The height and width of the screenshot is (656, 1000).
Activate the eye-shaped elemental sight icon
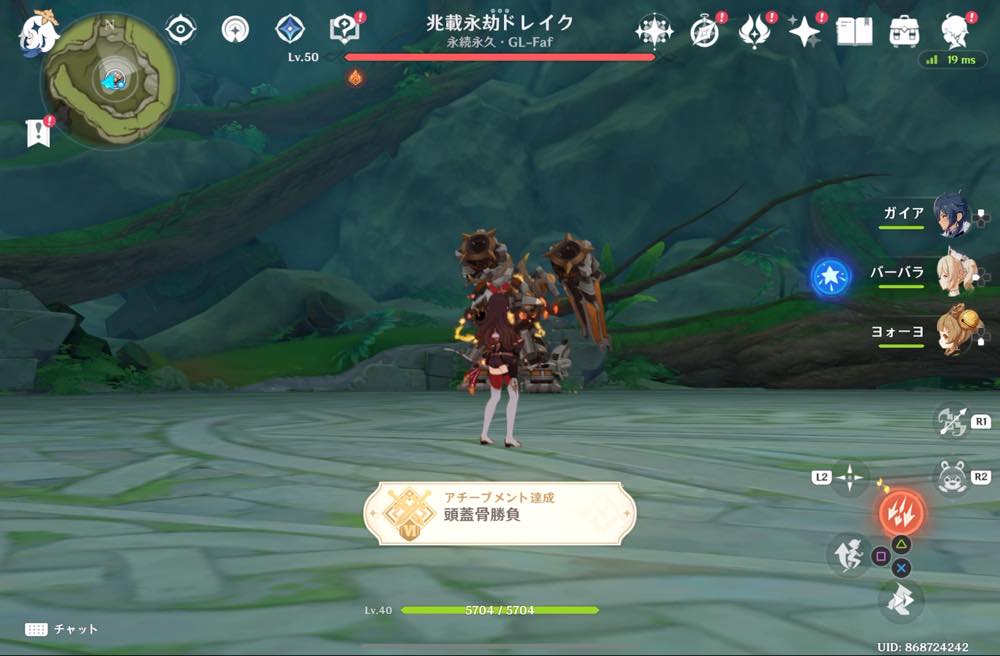(180, 30)
